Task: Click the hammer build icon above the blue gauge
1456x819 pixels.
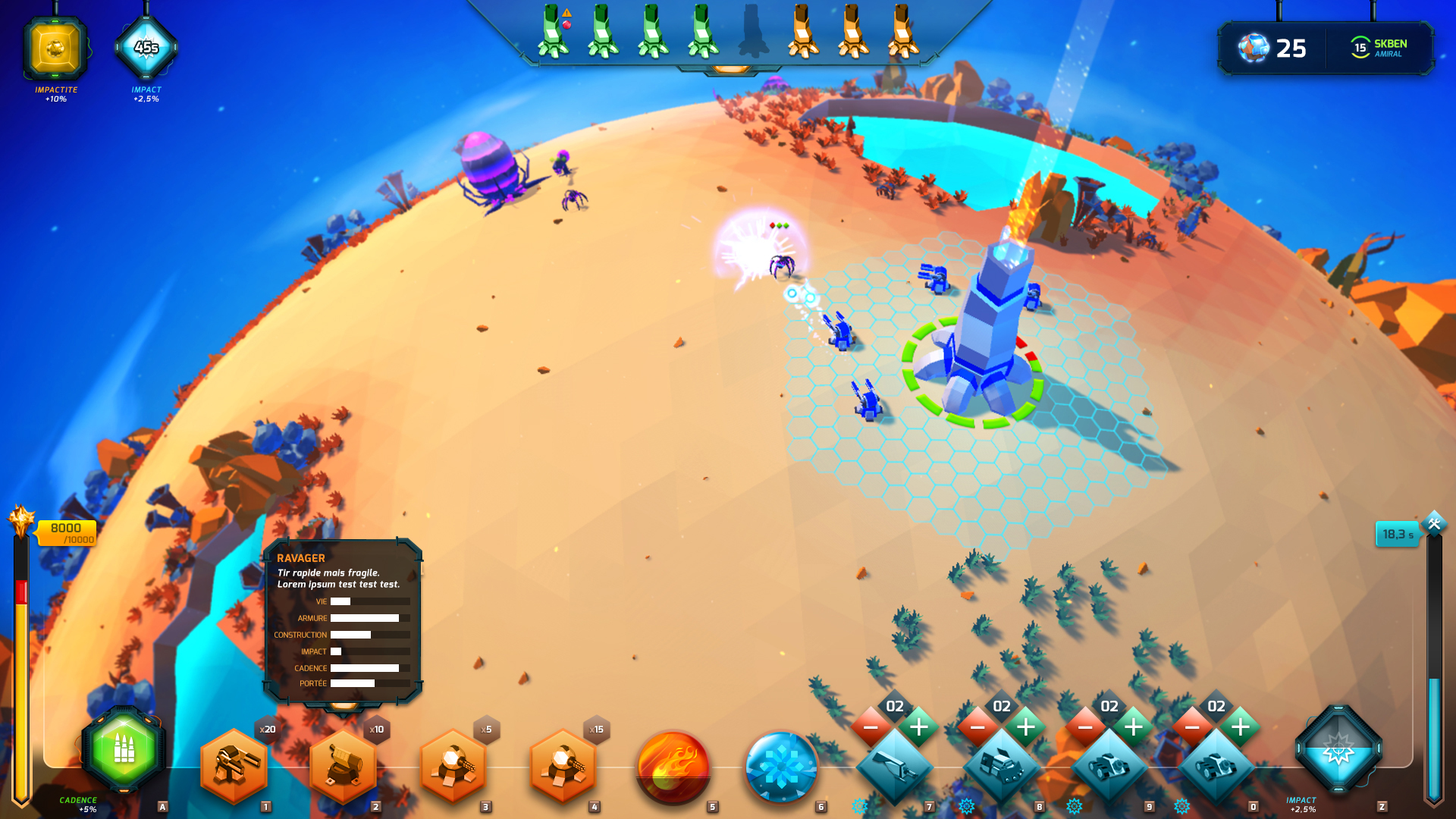Action: [x=1434, y=523]
